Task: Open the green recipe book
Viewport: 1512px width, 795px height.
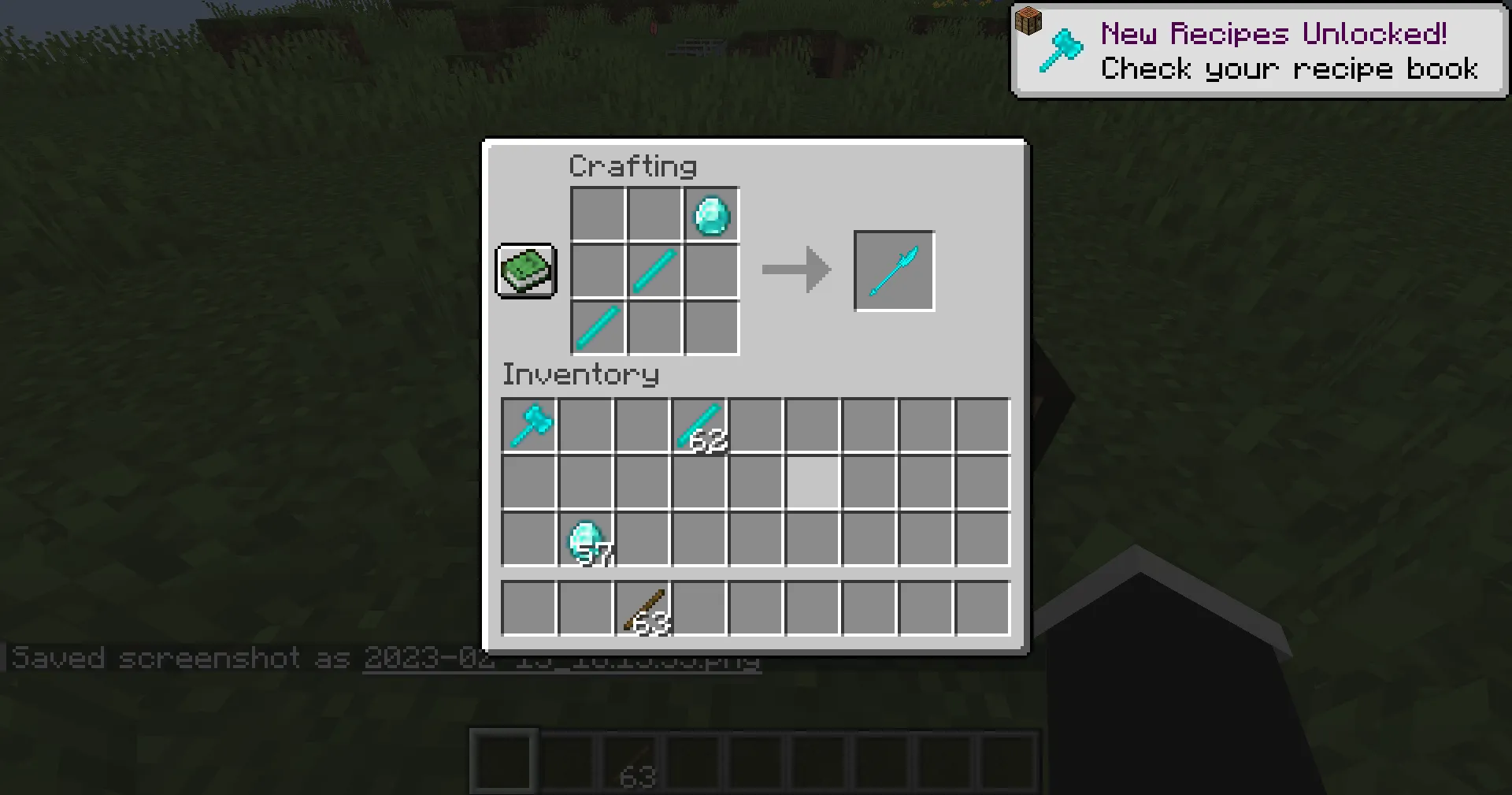Action: 525,271
